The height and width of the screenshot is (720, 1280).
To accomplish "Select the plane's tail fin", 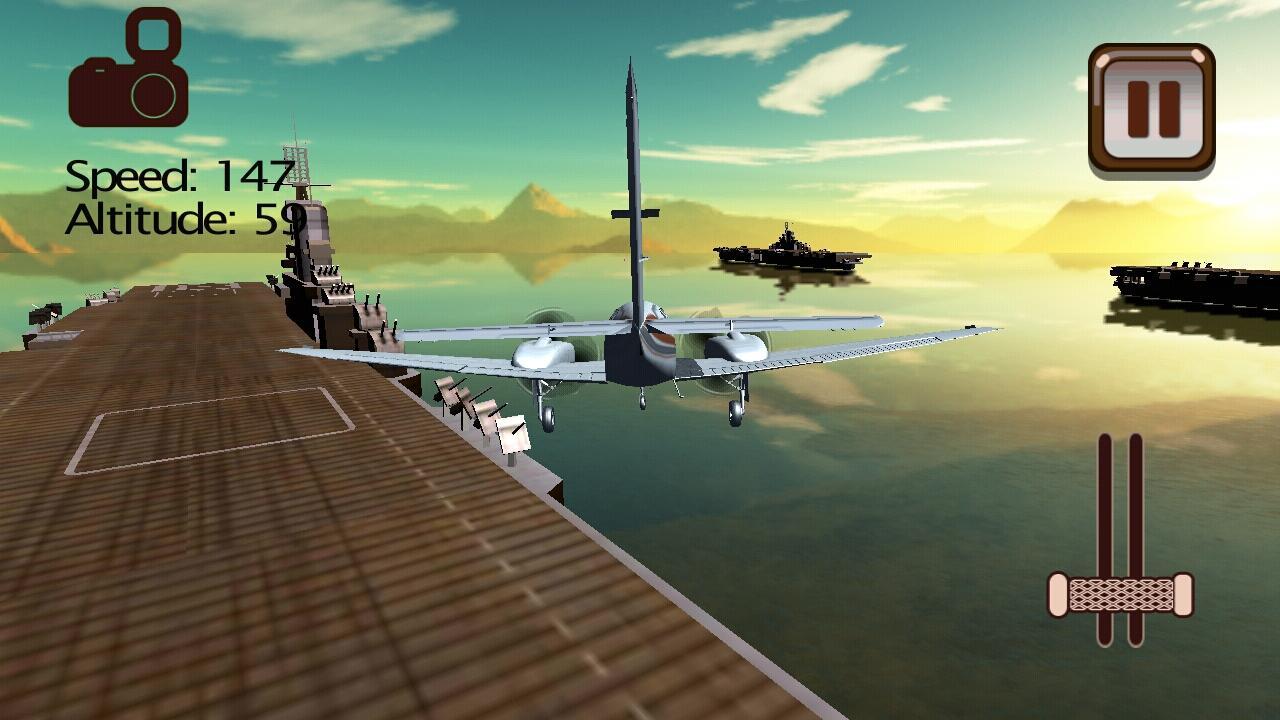I will point(632,180).
